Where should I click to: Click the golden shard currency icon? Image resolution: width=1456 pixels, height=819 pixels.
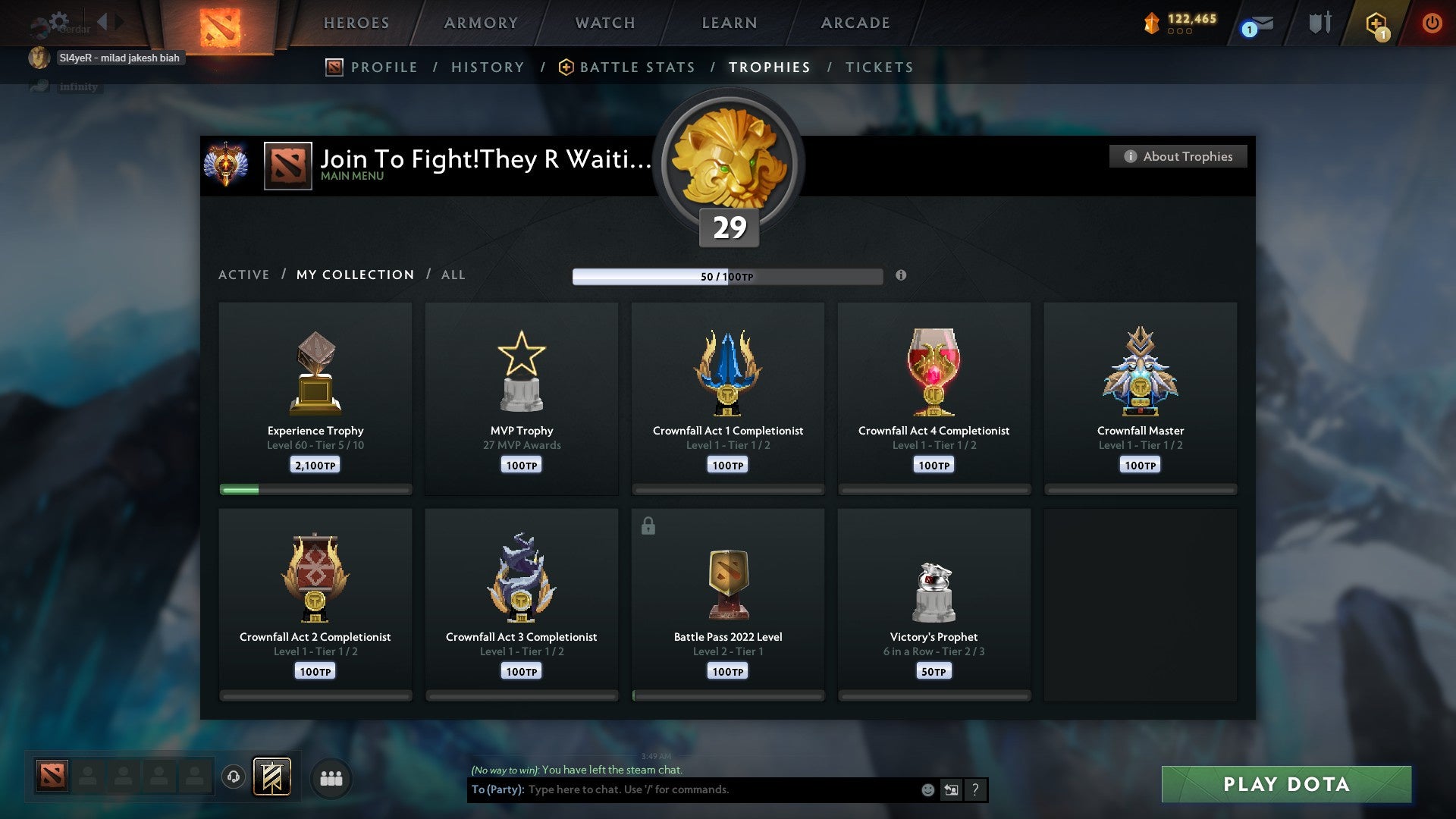pyautogui.click(x=1153, y=23)
